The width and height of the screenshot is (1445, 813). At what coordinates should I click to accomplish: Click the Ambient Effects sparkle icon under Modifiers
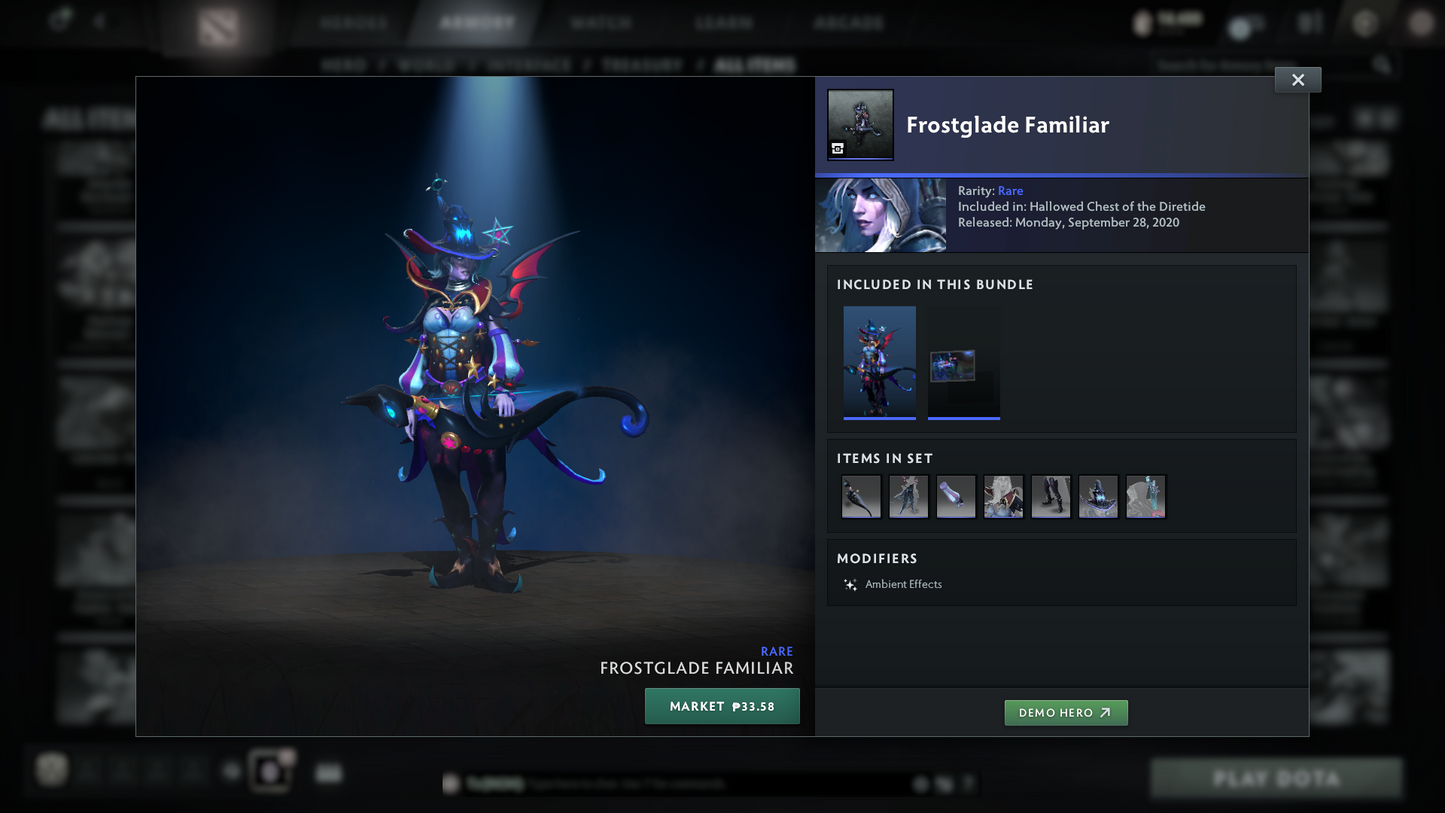pyautogui.click(x=849, y=584)
